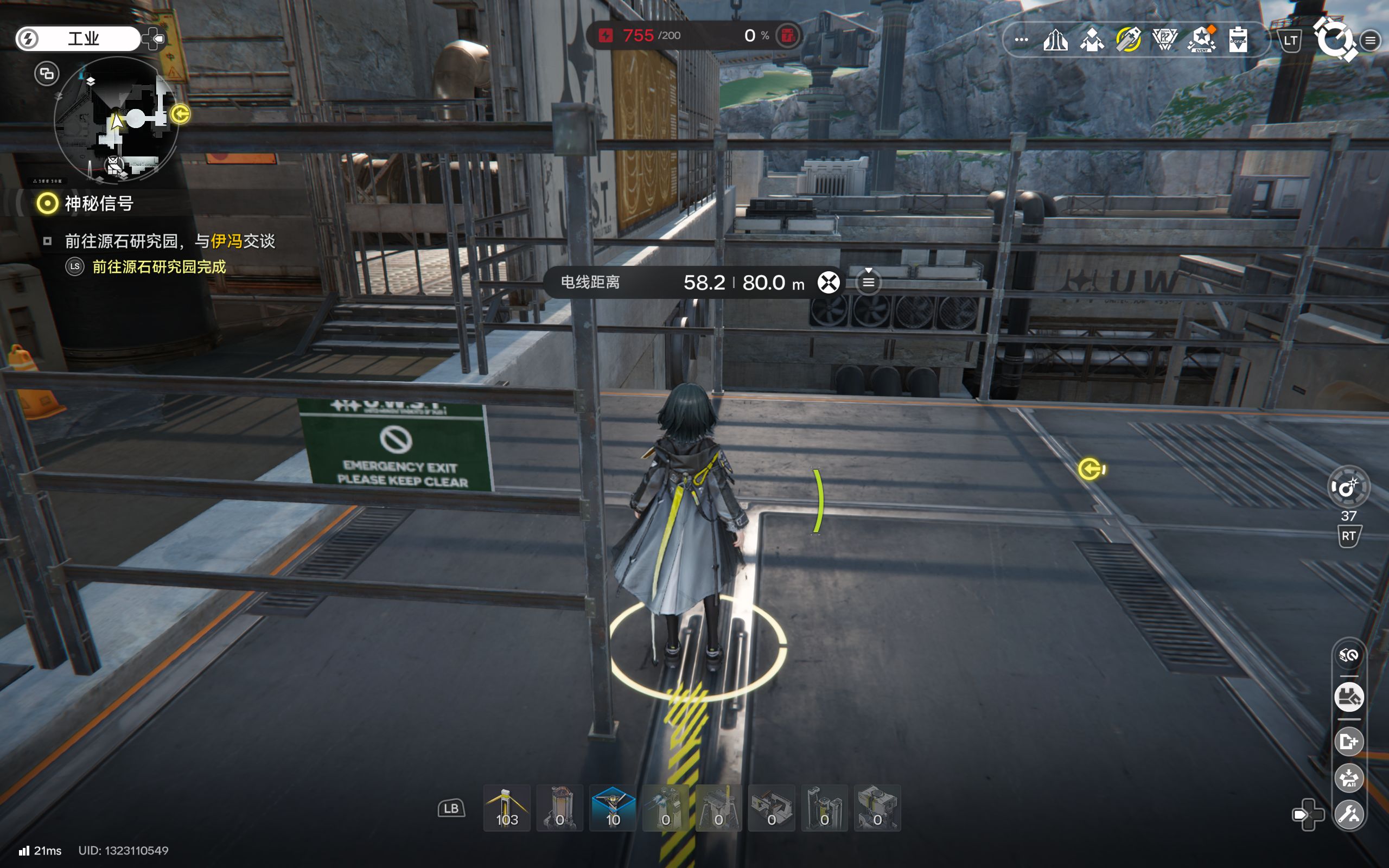Cancel the wire placement with the X button
Image resolution: width=1389 pixels, height=868 pixels.
coord(828,283)
